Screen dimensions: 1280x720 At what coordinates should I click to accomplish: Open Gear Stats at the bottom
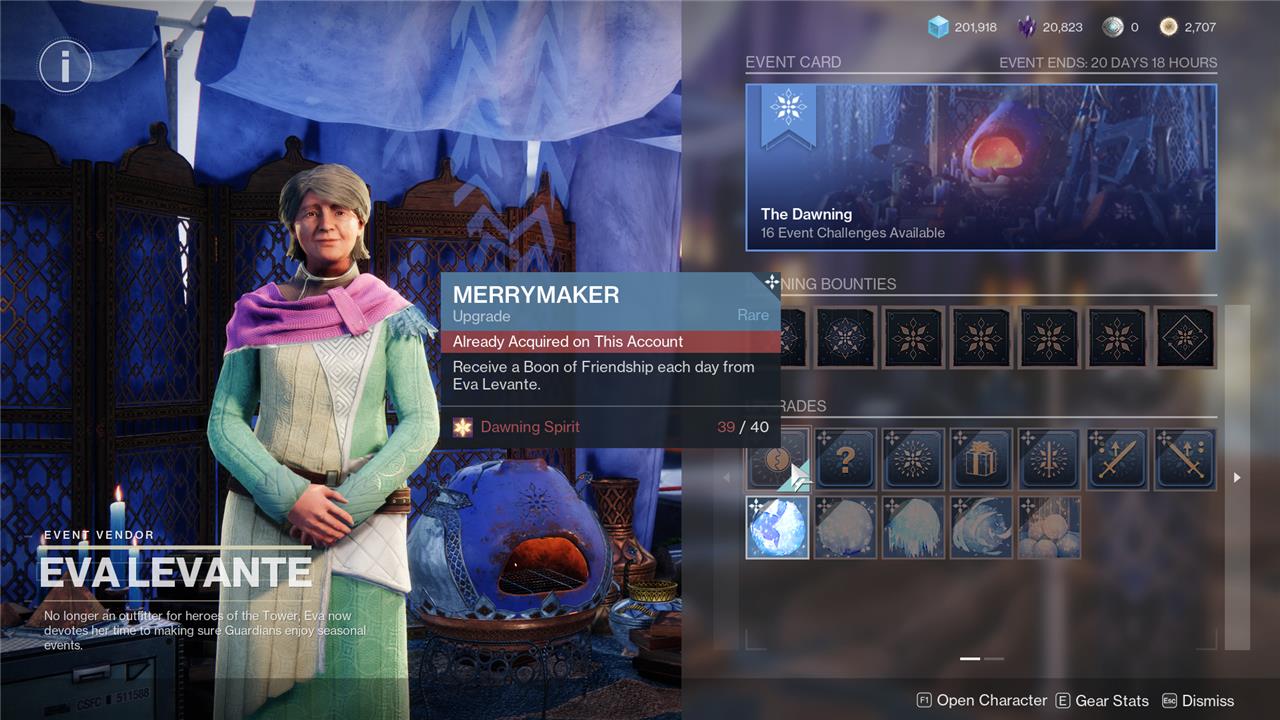pos(1101,701)
